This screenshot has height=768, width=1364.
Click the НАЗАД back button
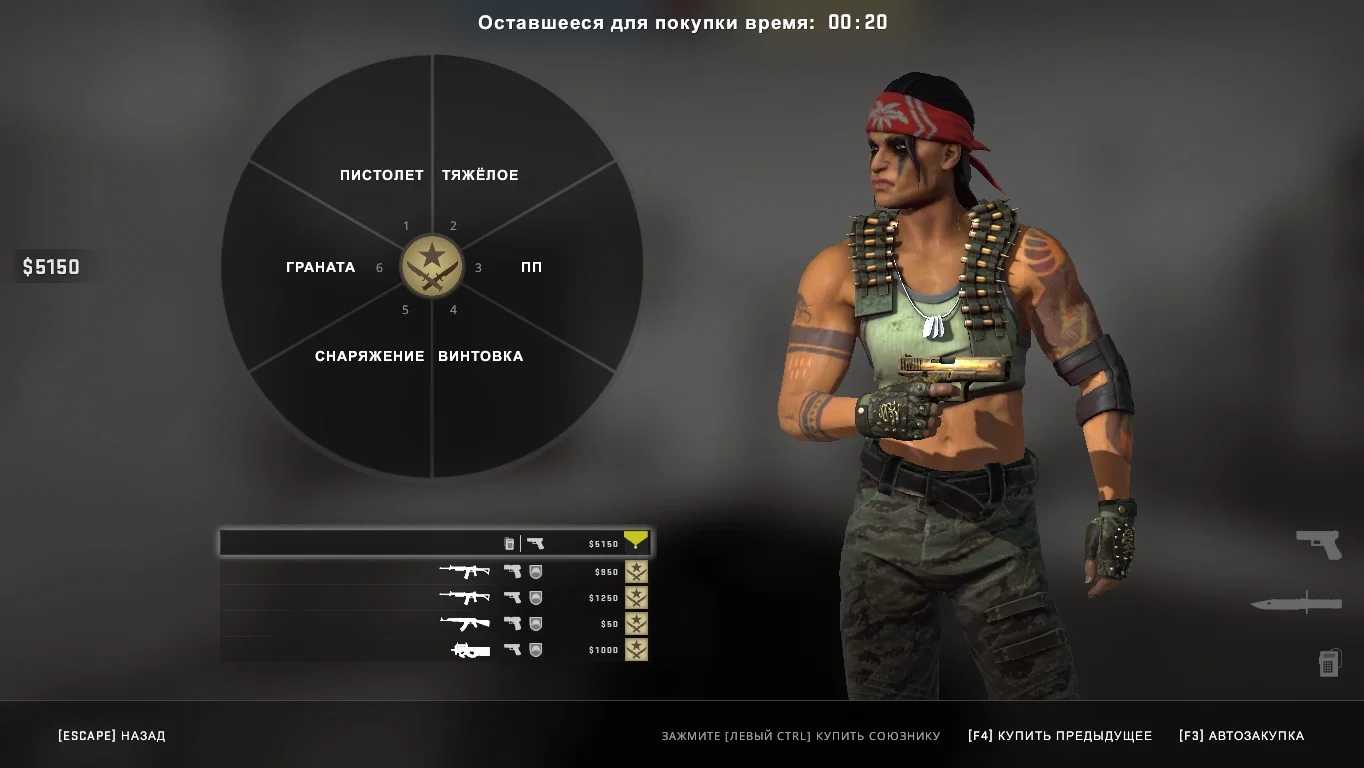112,736
